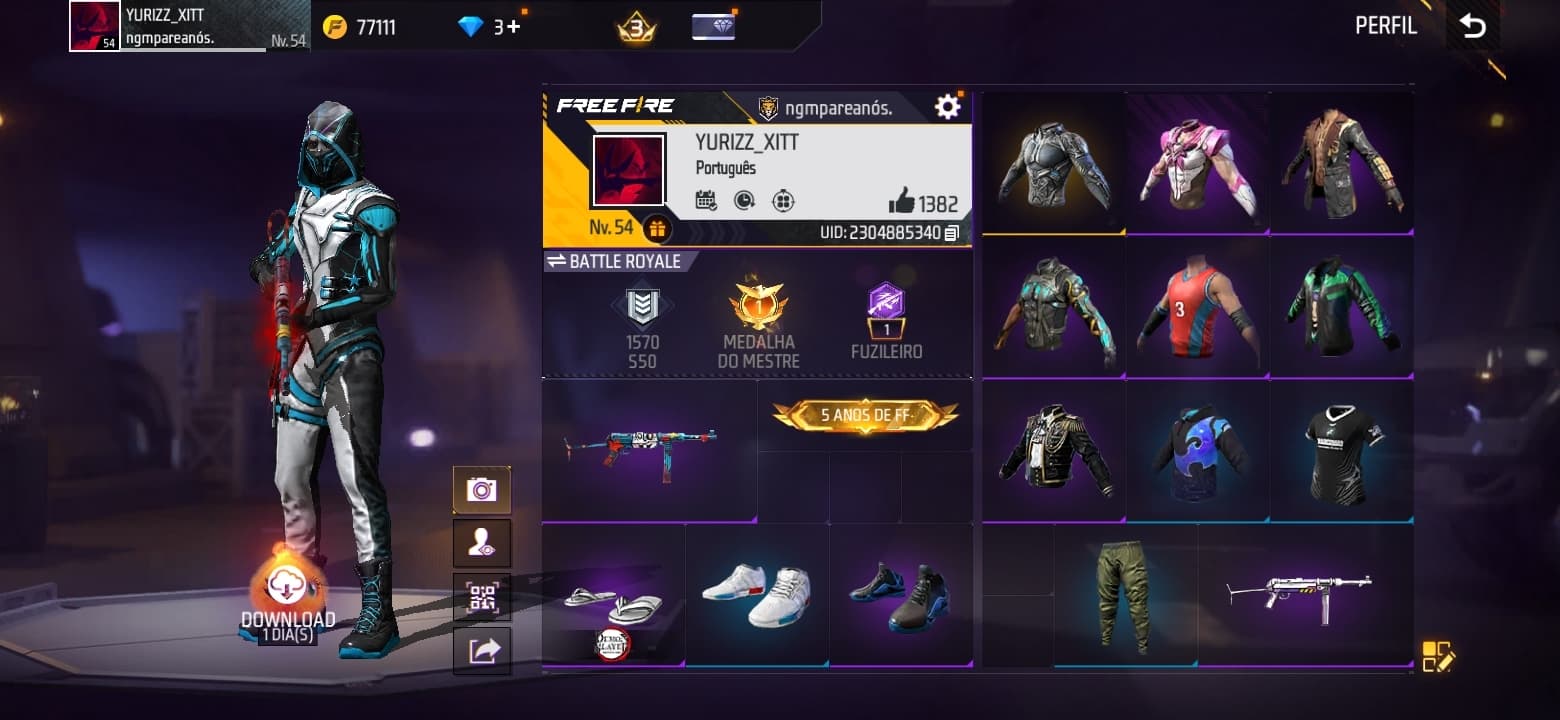Choose the green camo pants item
Viewport: 1560px width, 720px height.
coord(1125,597)
